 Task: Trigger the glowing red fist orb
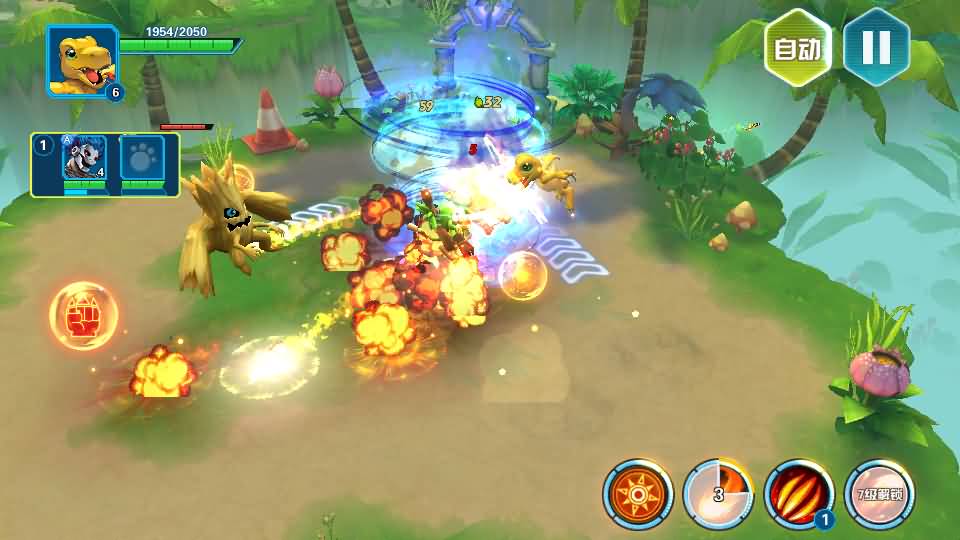pos(83,317)
